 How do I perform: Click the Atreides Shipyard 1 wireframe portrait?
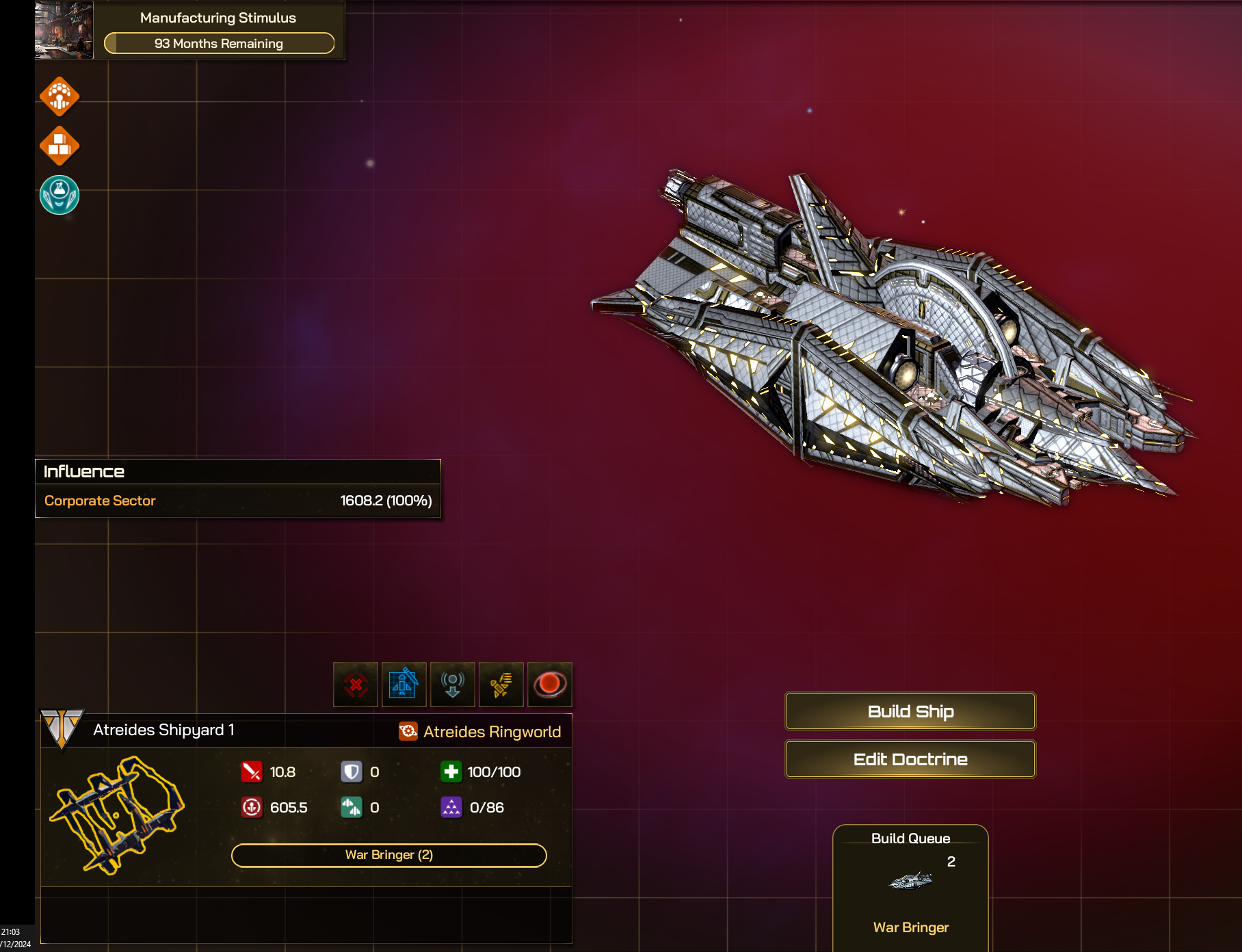point(116,814)
